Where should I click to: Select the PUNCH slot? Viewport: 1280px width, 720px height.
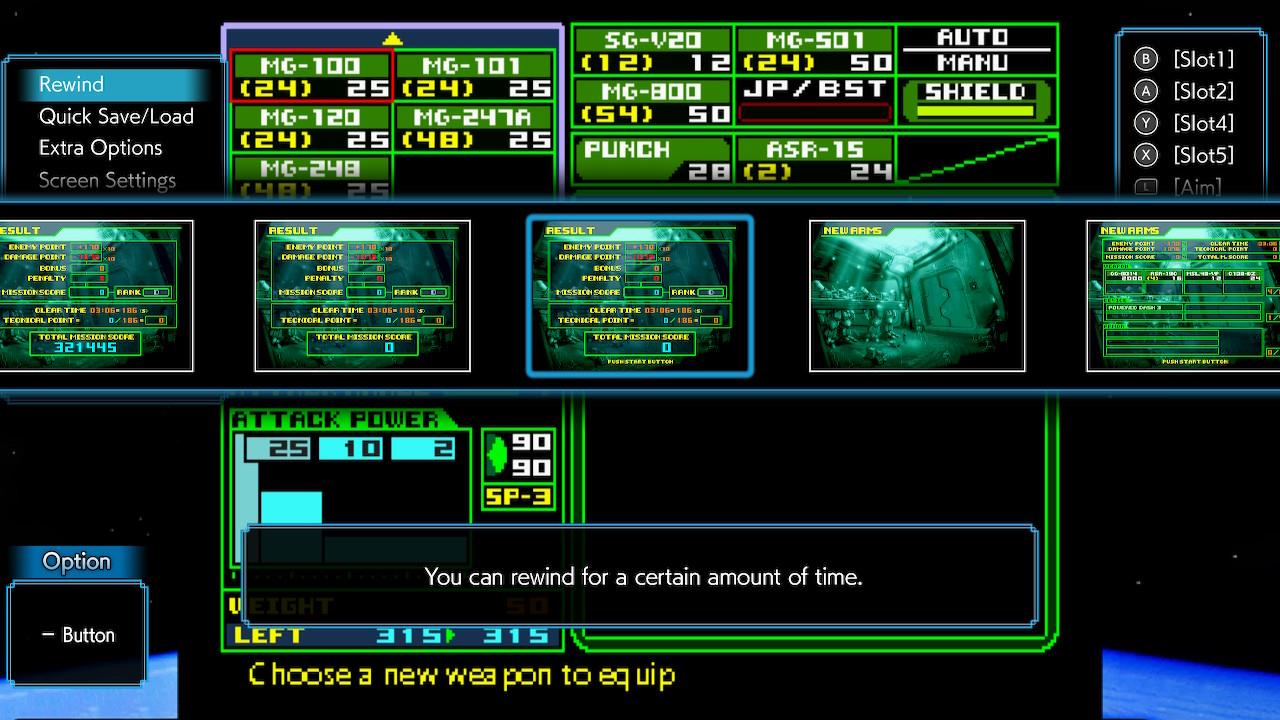[x=652, y=160]
